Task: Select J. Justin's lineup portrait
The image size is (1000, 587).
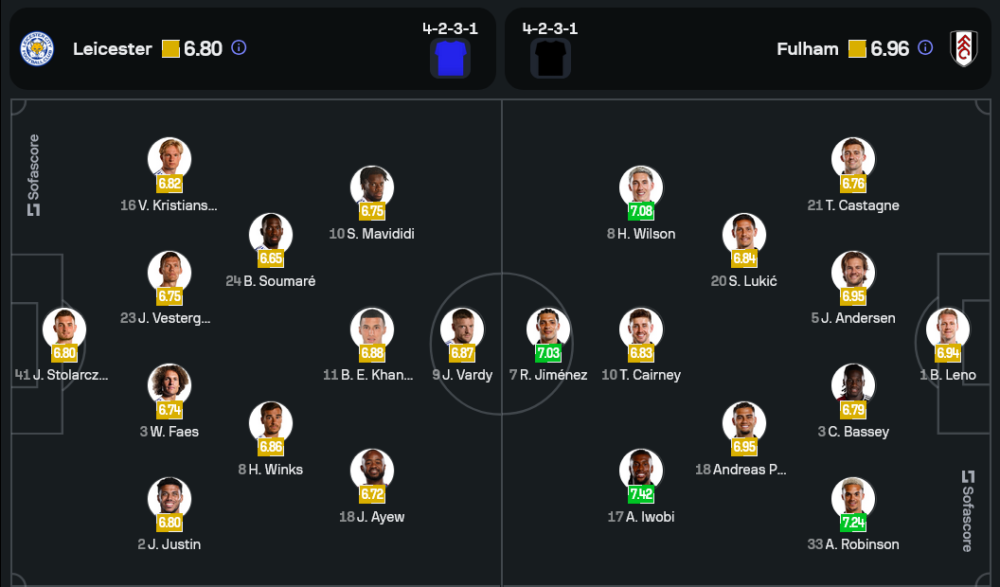Action: pos(169,499)
